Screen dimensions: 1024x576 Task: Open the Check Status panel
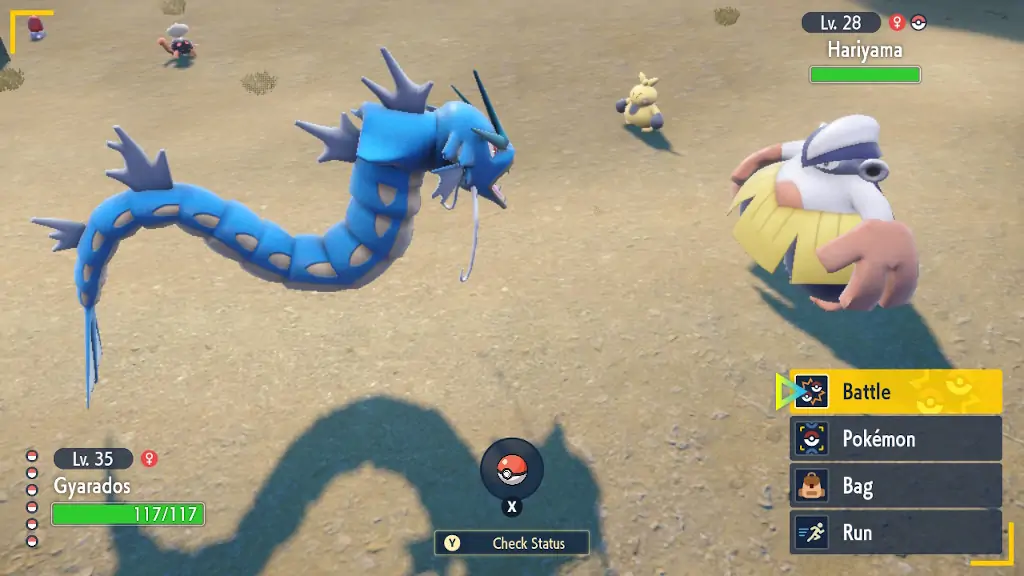pyautogui.click(x=512, y=543)
